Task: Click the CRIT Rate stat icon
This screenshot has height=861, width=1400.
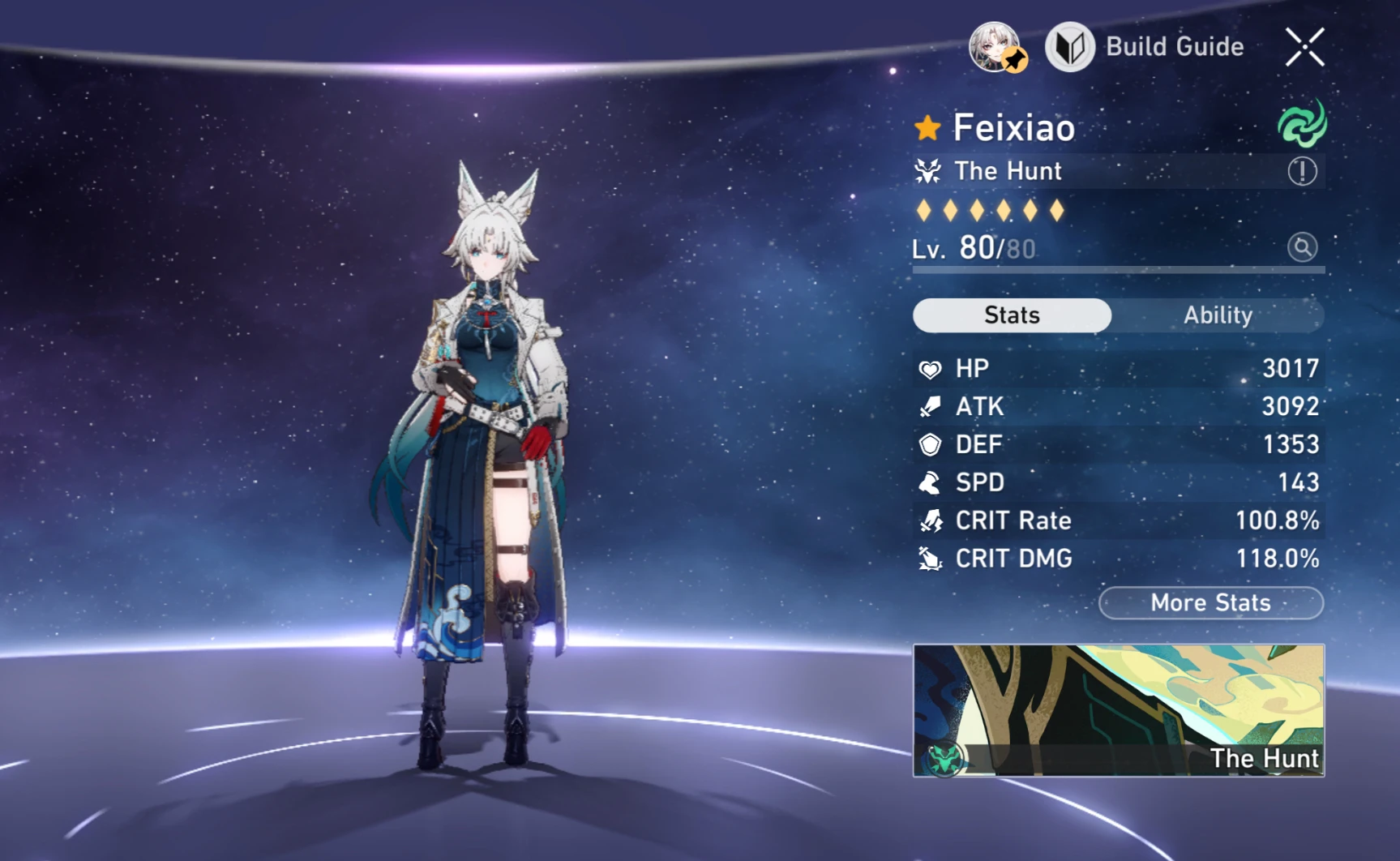Action: (930, 520)
